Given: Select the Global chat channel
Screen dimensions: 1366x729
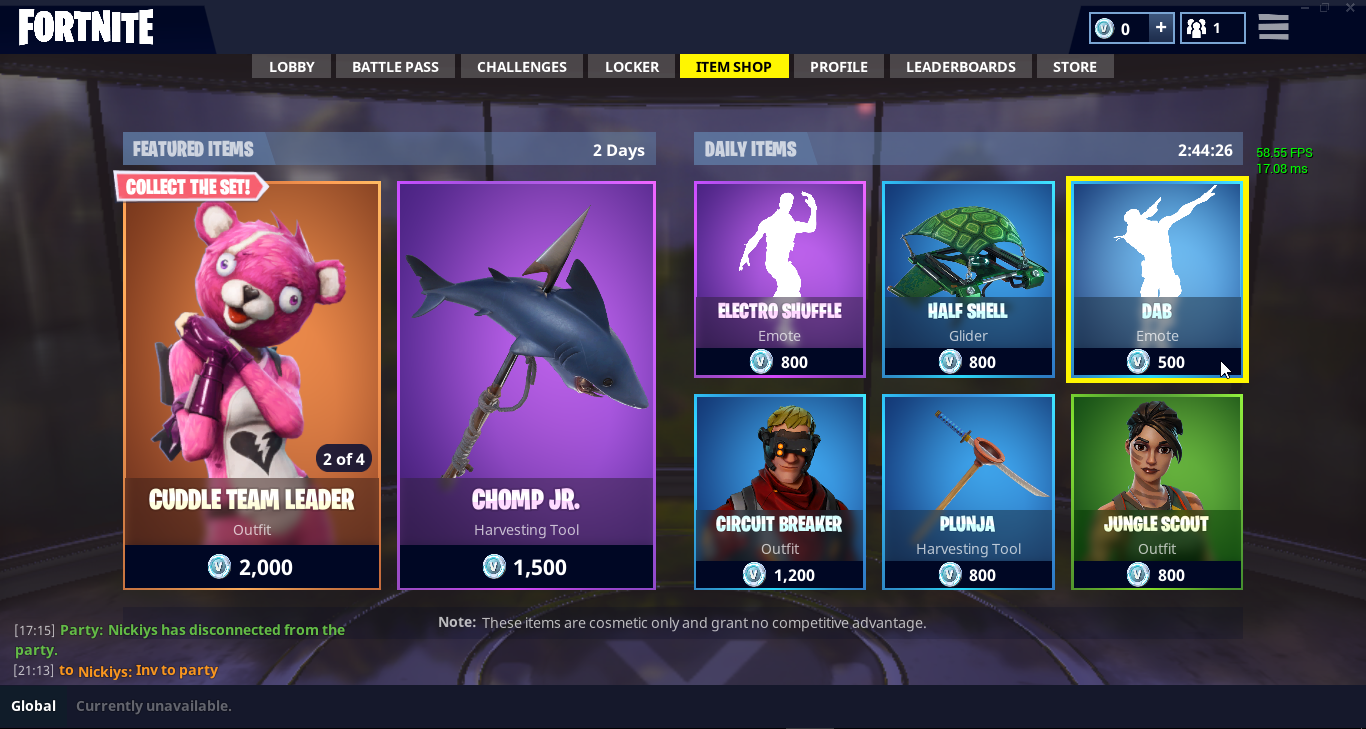Looking at the screenshot, I should coord(34,706).
